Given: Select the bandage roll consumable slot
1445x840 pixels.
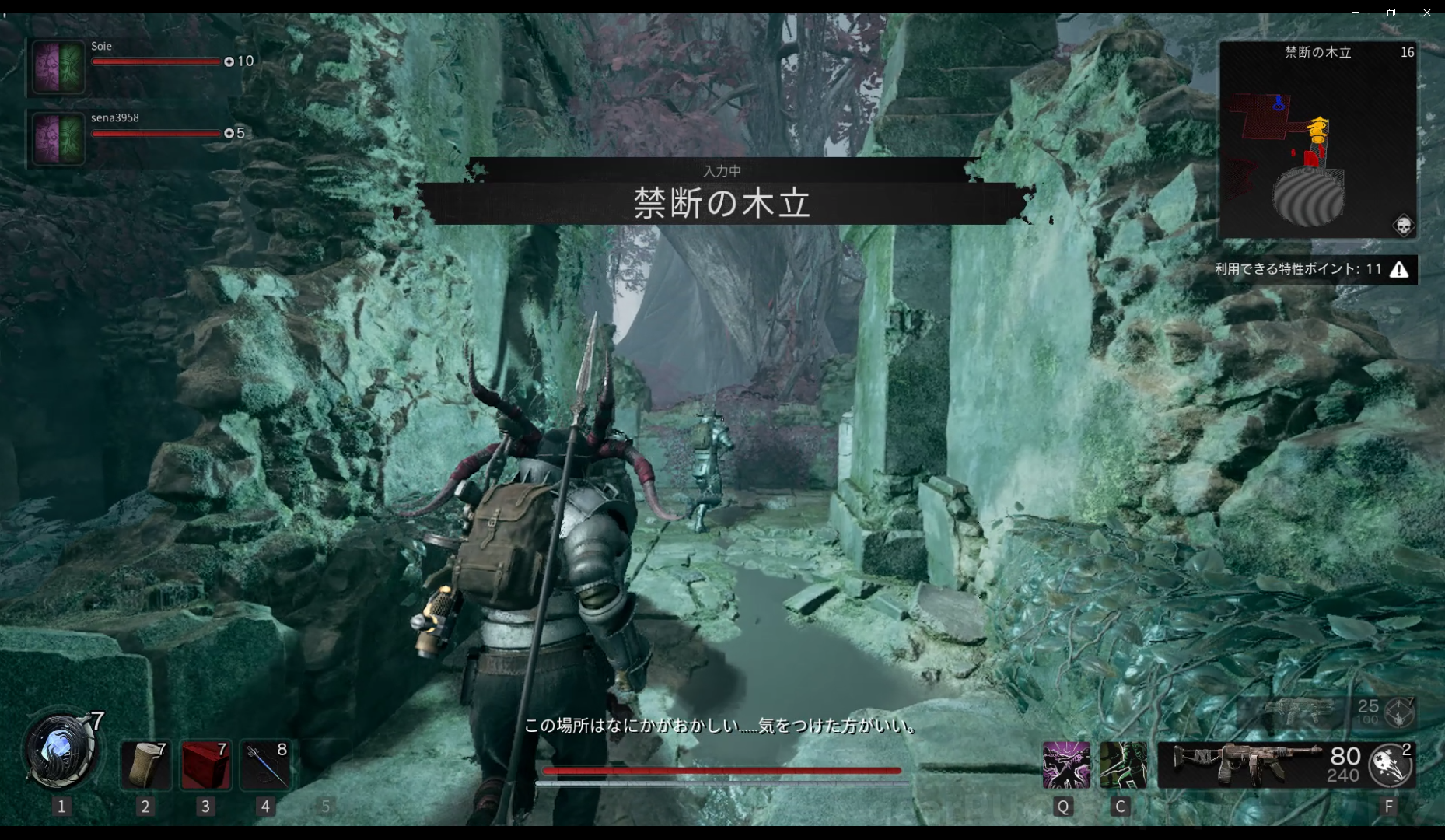Looking at the screenshot, I should click(145, 765).
